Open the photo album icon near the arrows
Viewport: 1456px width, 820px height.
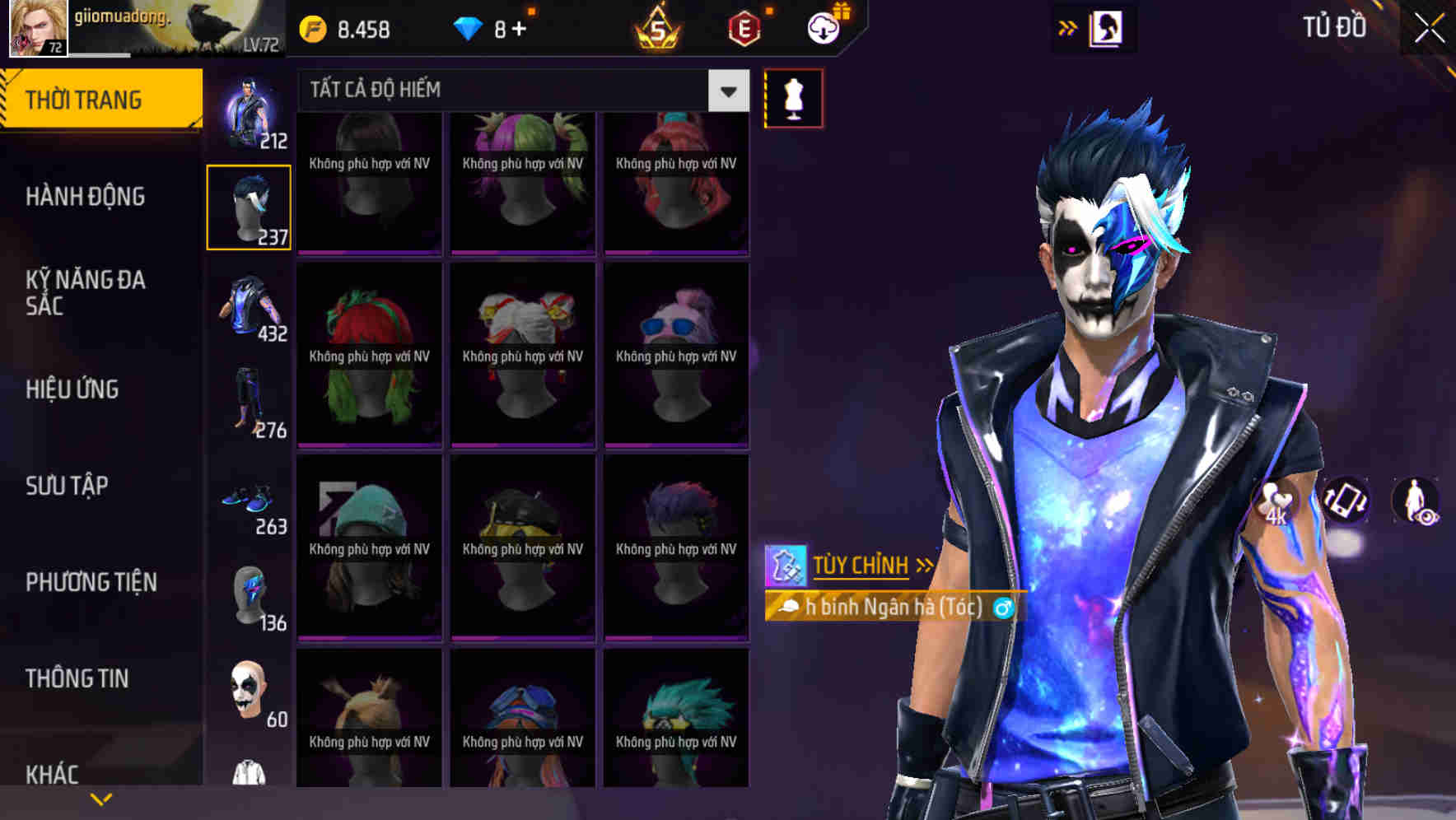[x=1108, y=27]
